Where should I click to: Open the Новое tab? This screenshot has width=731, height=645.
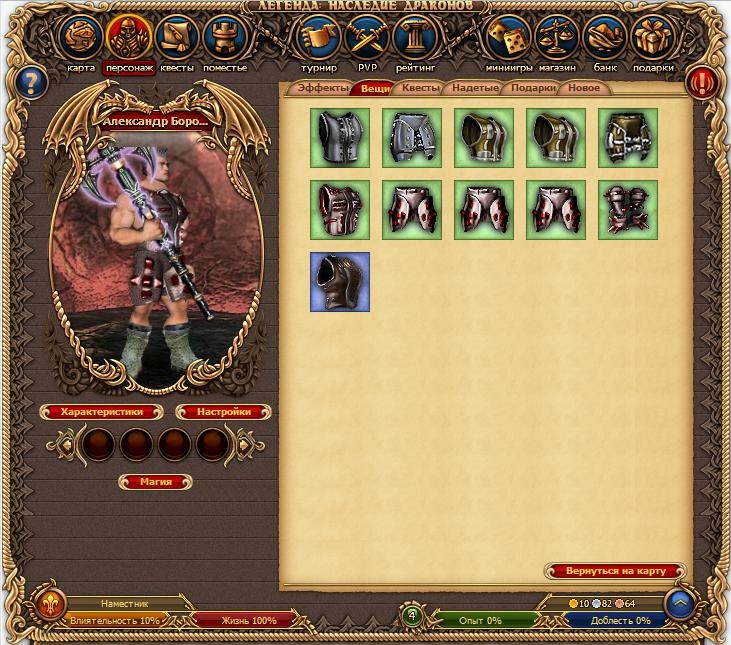(584, 89)
